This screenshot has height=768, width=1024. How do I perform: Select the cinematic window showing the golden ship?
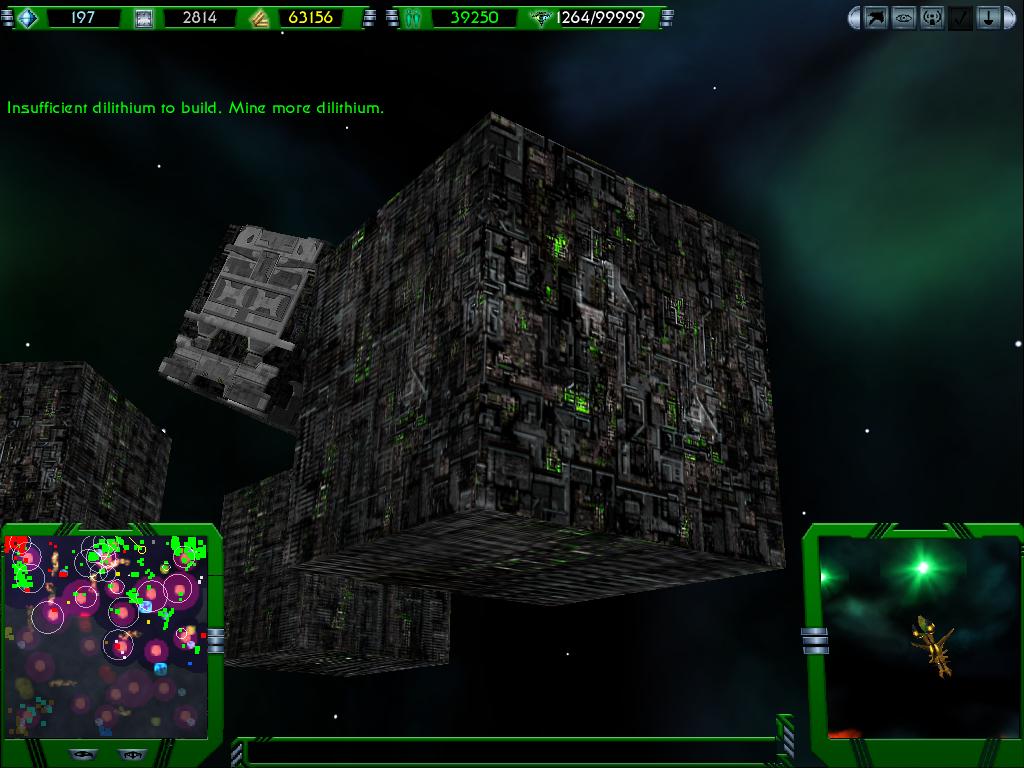click(x=917, y=637)
